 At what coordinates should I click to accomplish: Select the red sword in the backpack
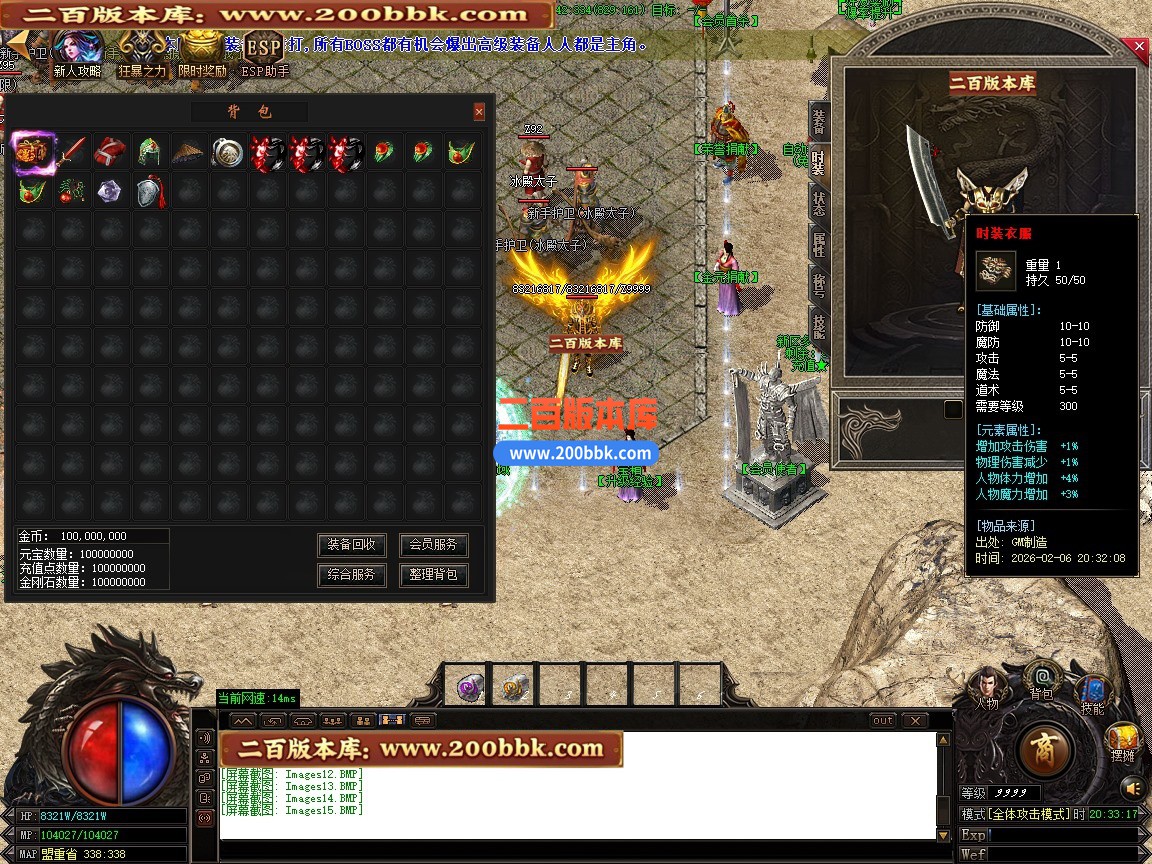coord(71,152)
